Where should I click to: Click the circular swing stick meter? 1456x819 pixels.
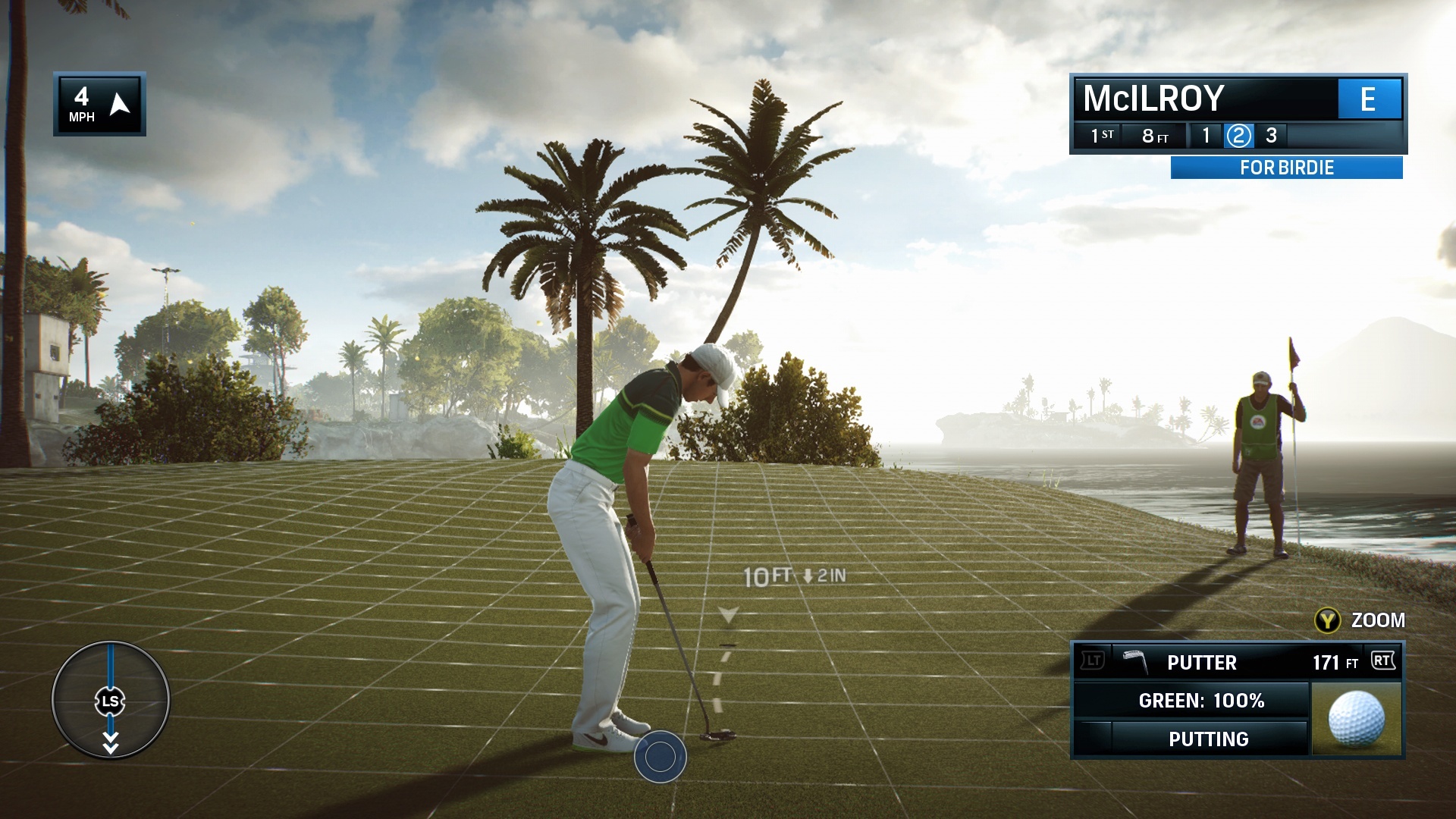click(111, 700)
